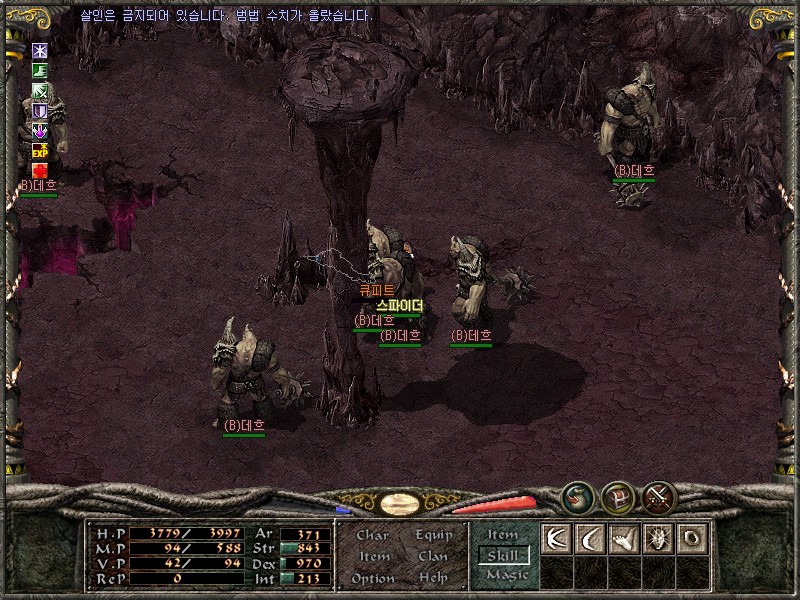Select the purple potion buff icon

[40, 130]
